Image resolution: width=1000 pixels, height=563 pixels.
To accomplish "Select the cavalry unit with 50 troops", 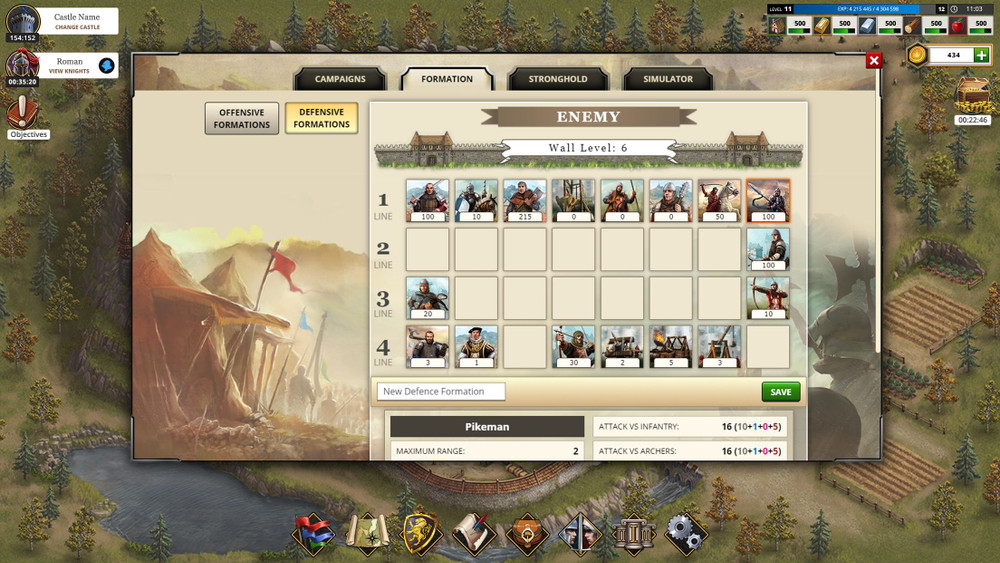I will tap(719, 201).
